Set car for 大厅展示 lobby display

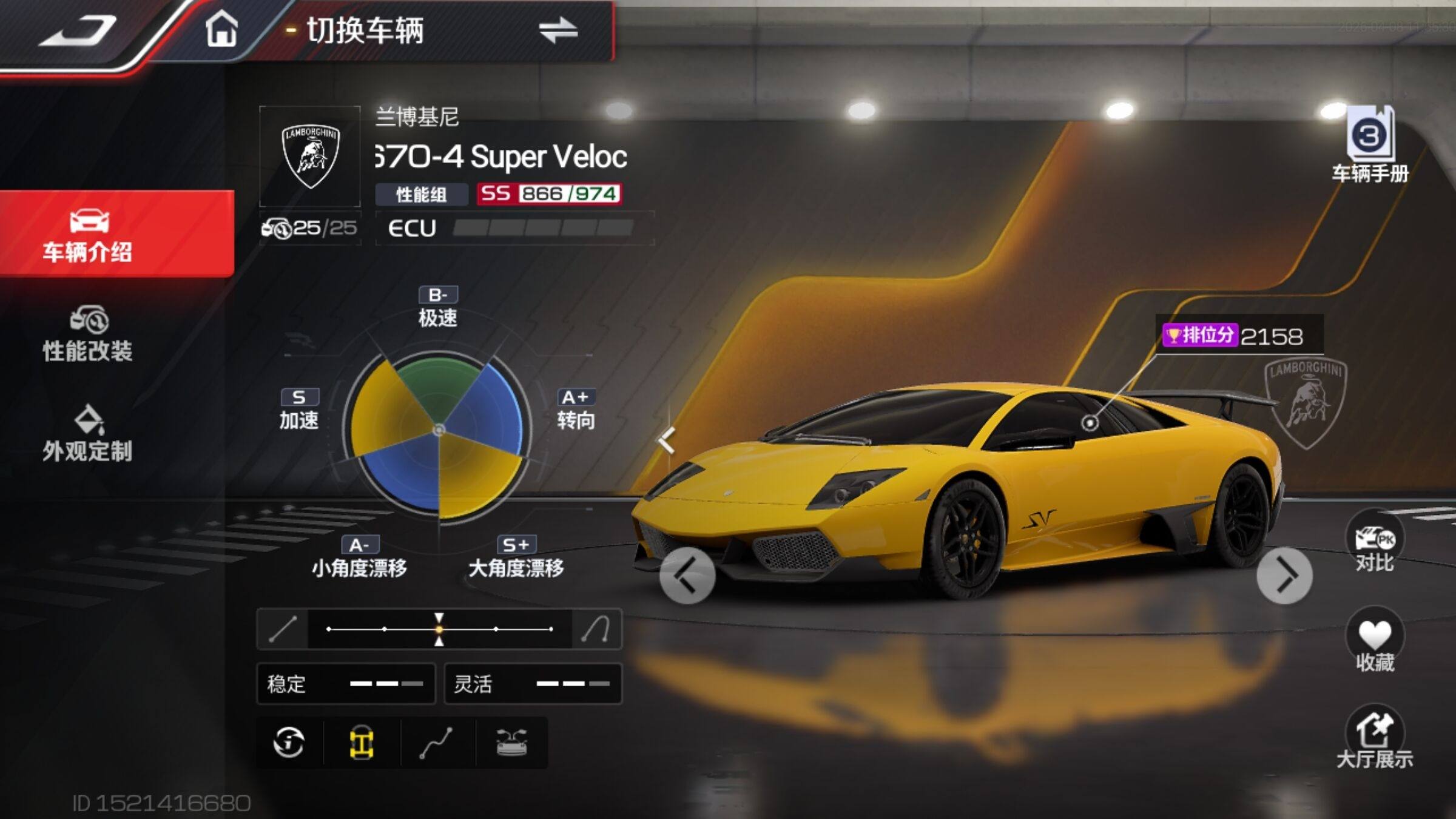coord(1374,737)
